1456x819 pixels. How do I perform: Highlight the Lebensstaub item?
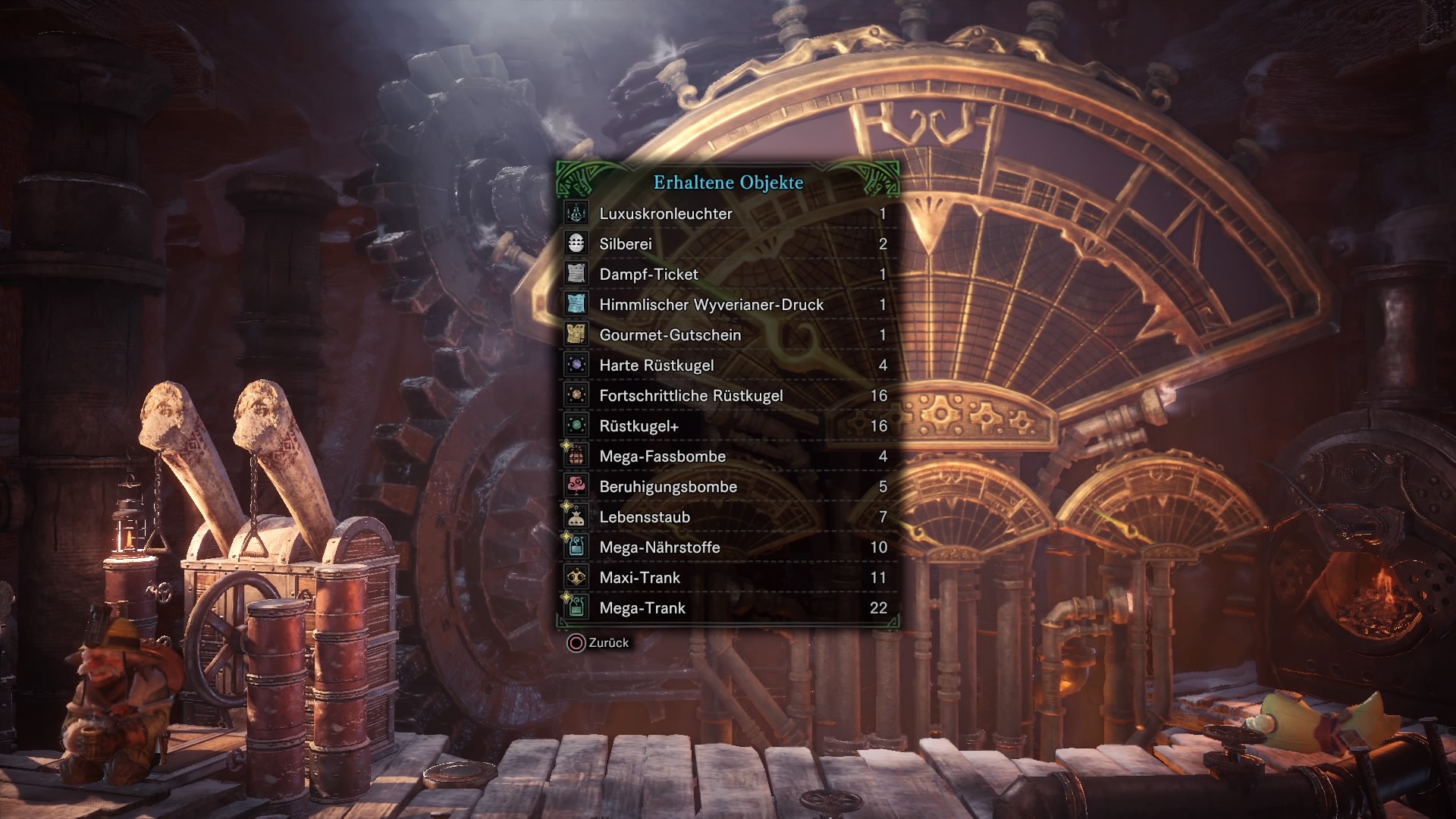pyautogui.click(x=728, y=517)
